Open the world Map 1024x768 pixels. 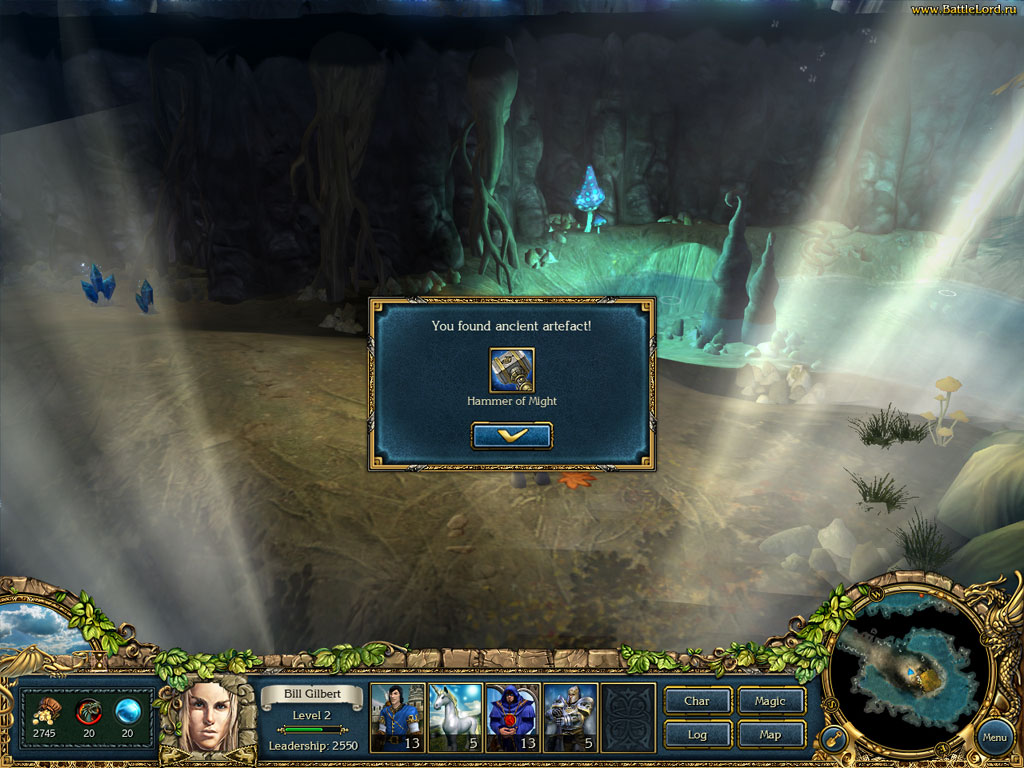tap(770, 735)
